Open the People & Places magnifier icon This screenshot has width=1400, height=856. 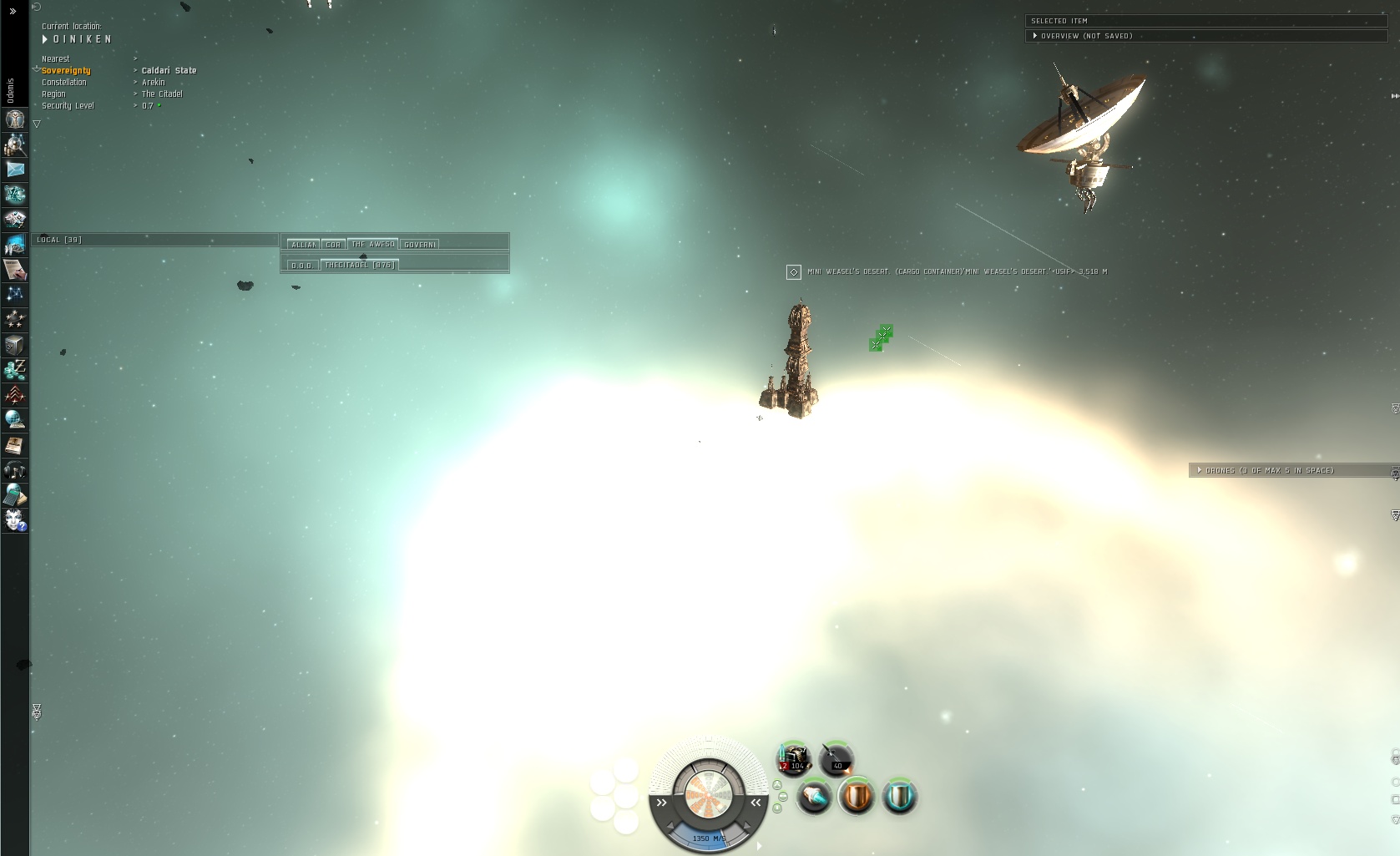(x=14, y=145)
